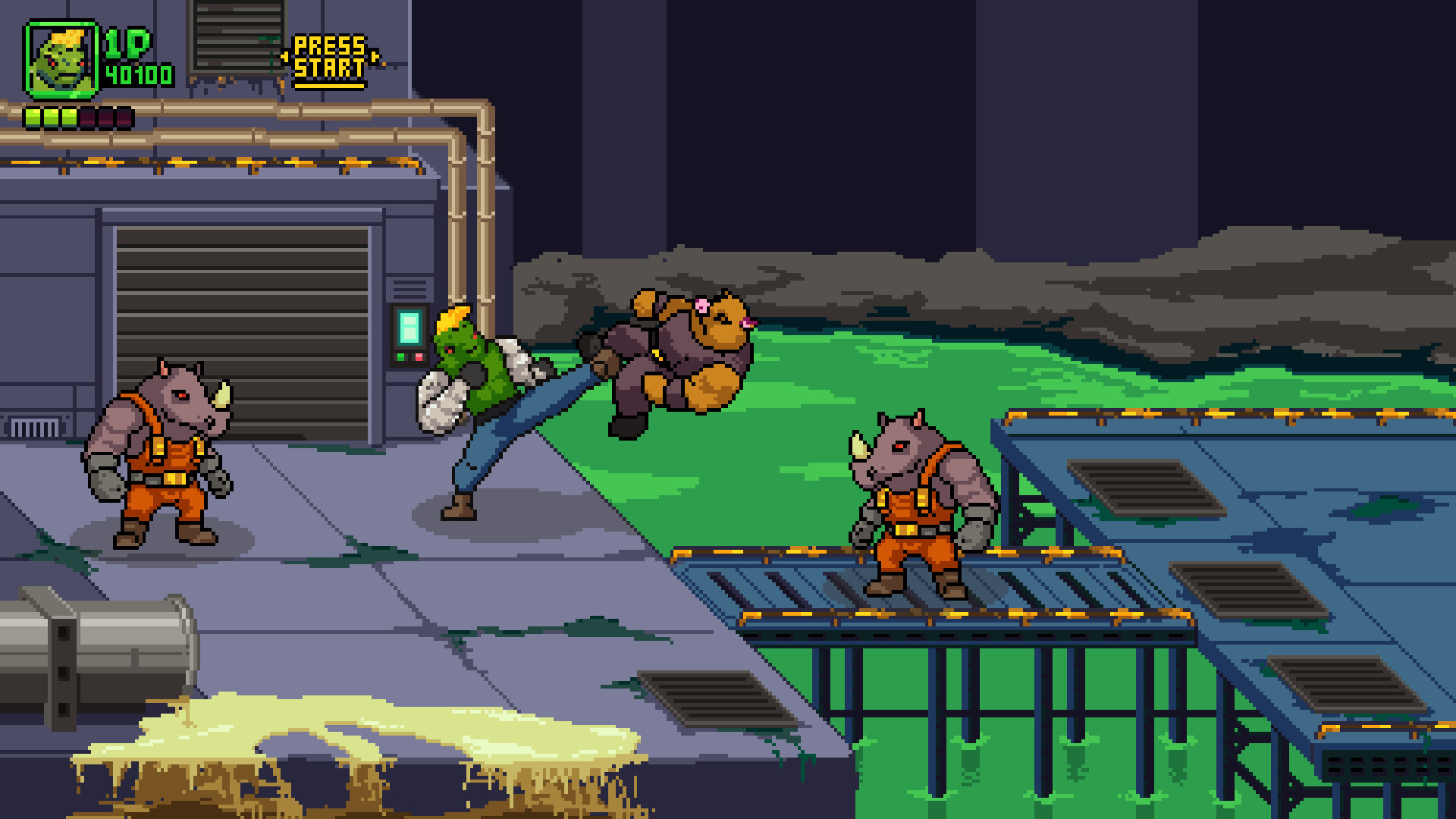Select the PRESS START prompt
1456x819 pixels.
coord(330,57)
